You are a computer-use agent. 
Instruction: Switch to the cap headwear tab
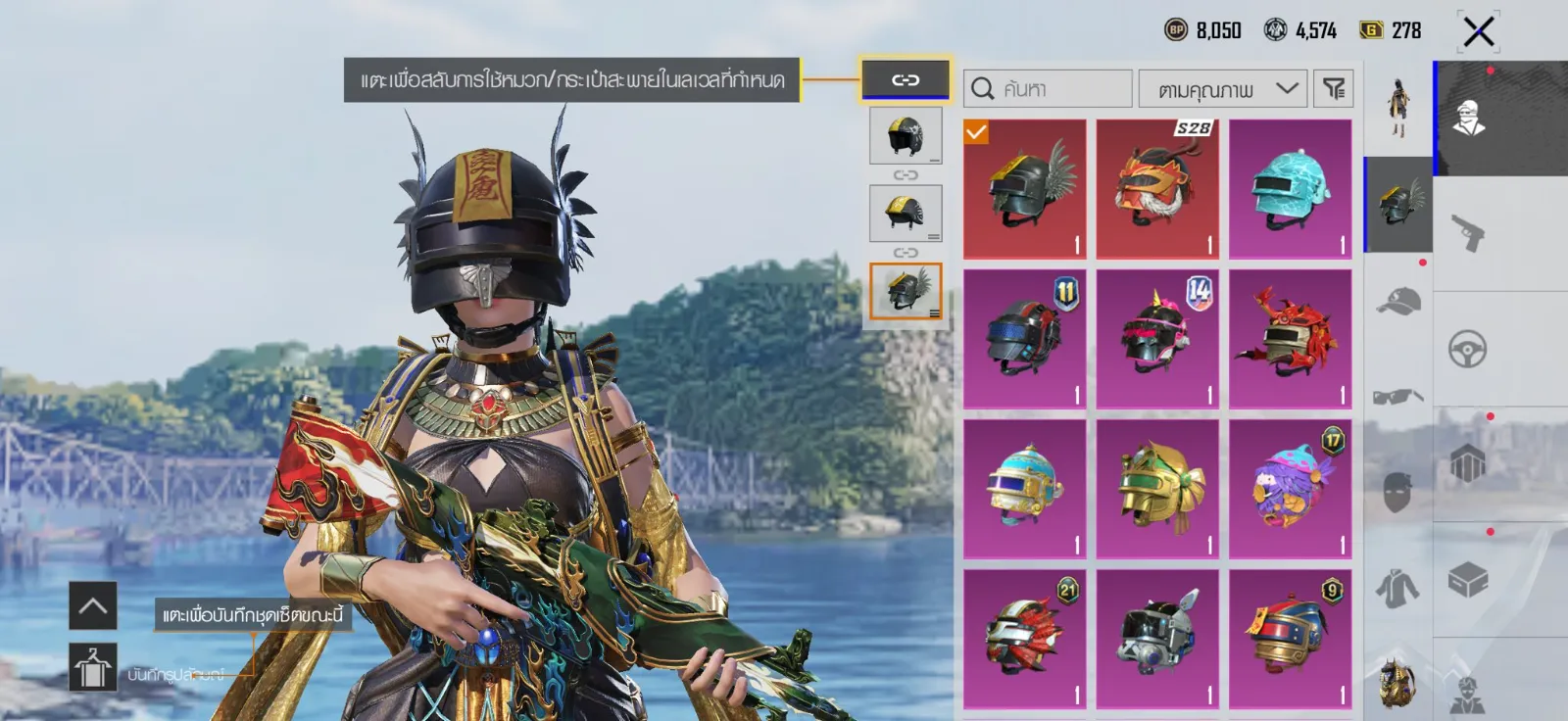point(1398,301)
